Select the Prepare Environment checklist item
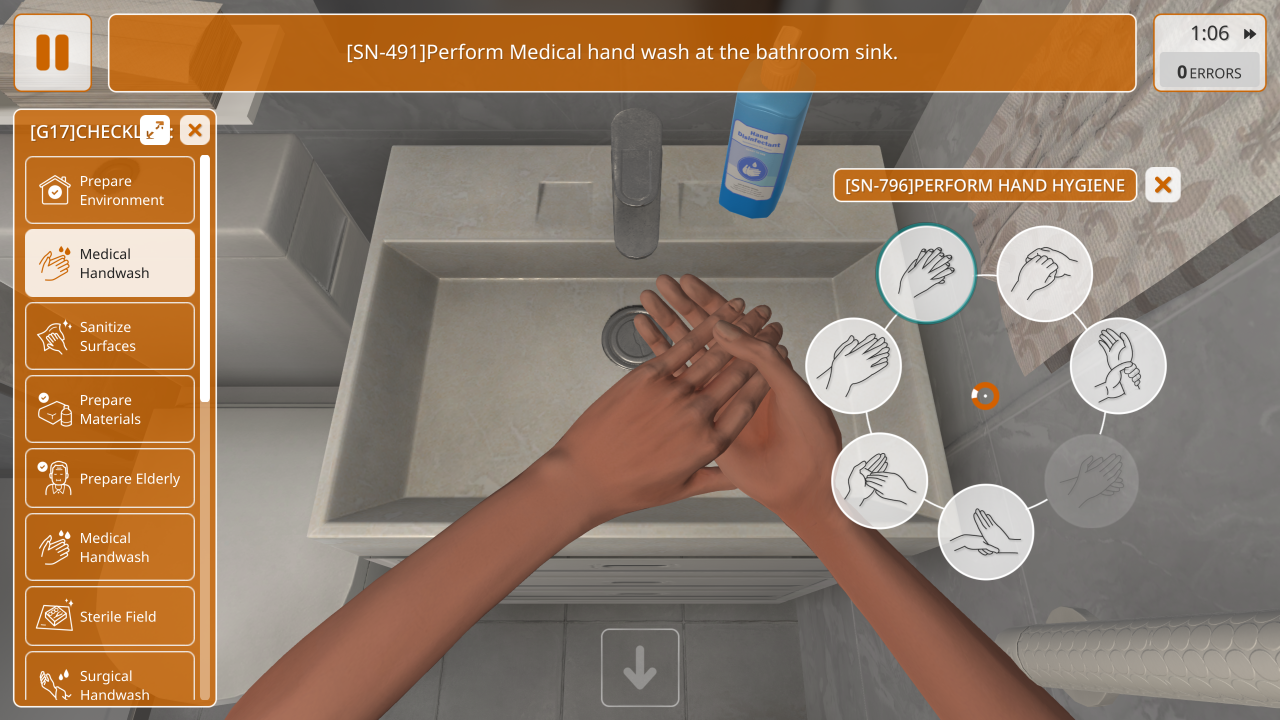 pyautogui.click(x=110, y=190)
